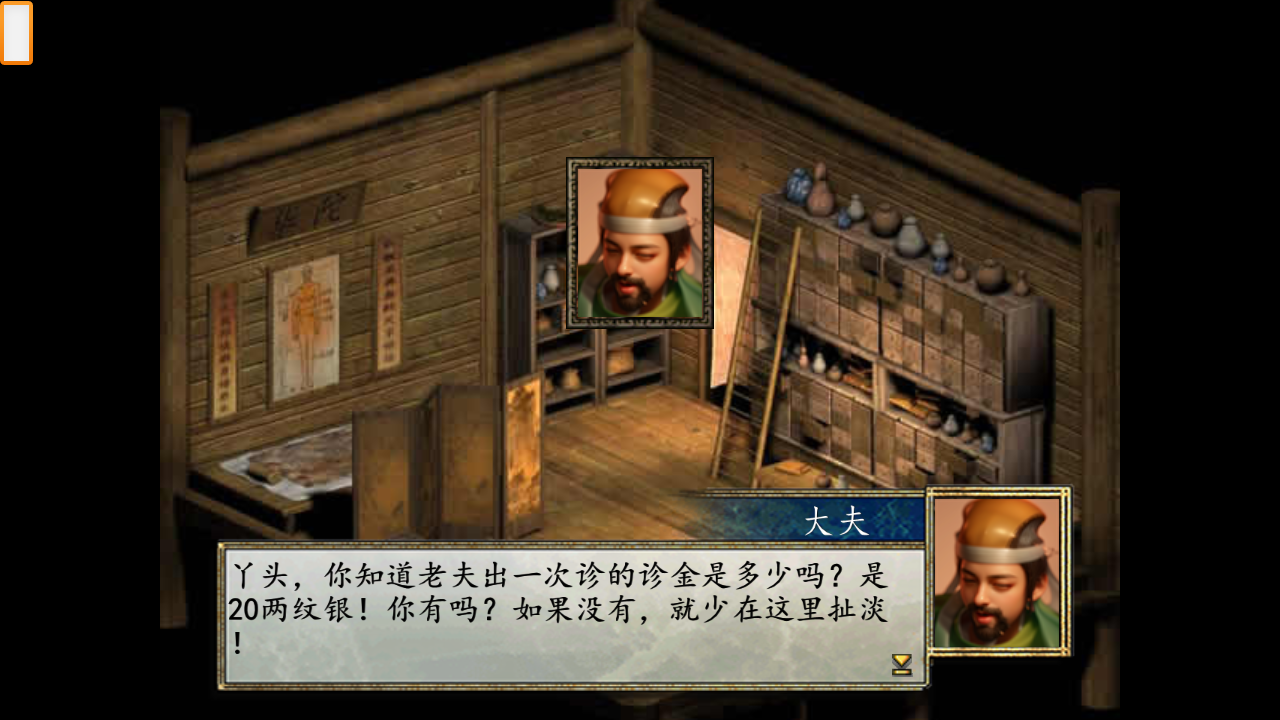Click the table covered with scrolls
Viewport: 1280px width, 720px height.
click(x=285, y=460)
